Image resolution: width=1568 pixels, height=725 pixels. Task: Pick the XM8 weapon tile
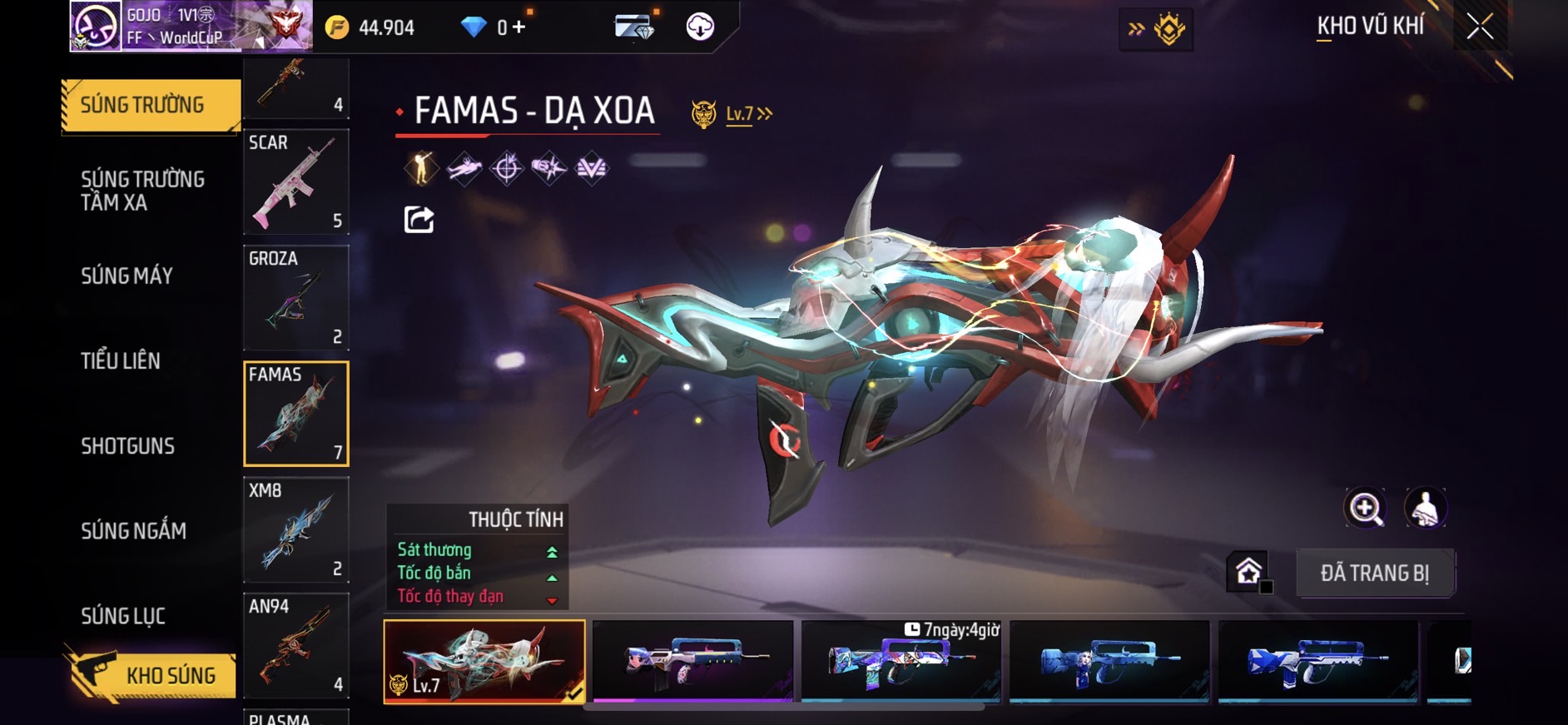coord(295,529)
